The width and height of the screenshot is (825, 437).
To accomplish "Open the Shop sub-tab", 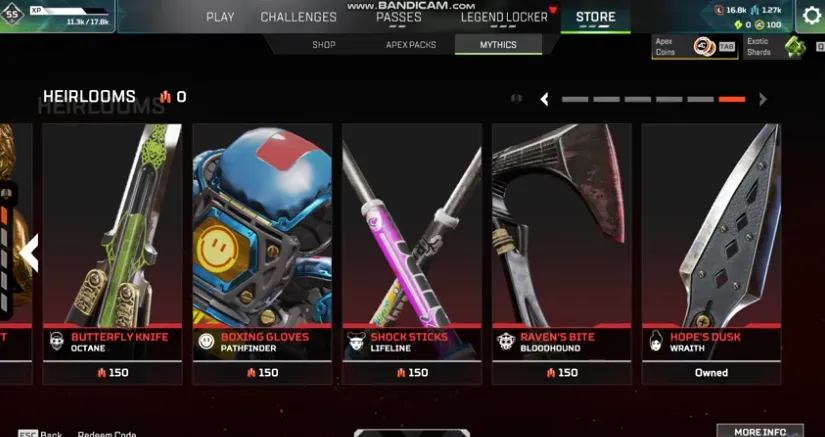I will click(323, 45).
